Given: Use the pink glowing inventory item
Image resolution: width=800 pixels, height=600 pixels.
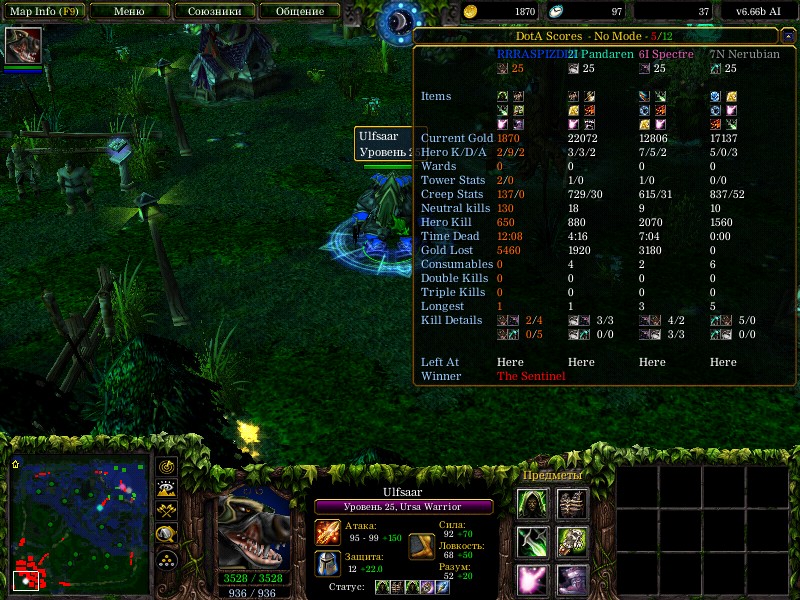Looking at the screenshot, I should coord(532,580).
